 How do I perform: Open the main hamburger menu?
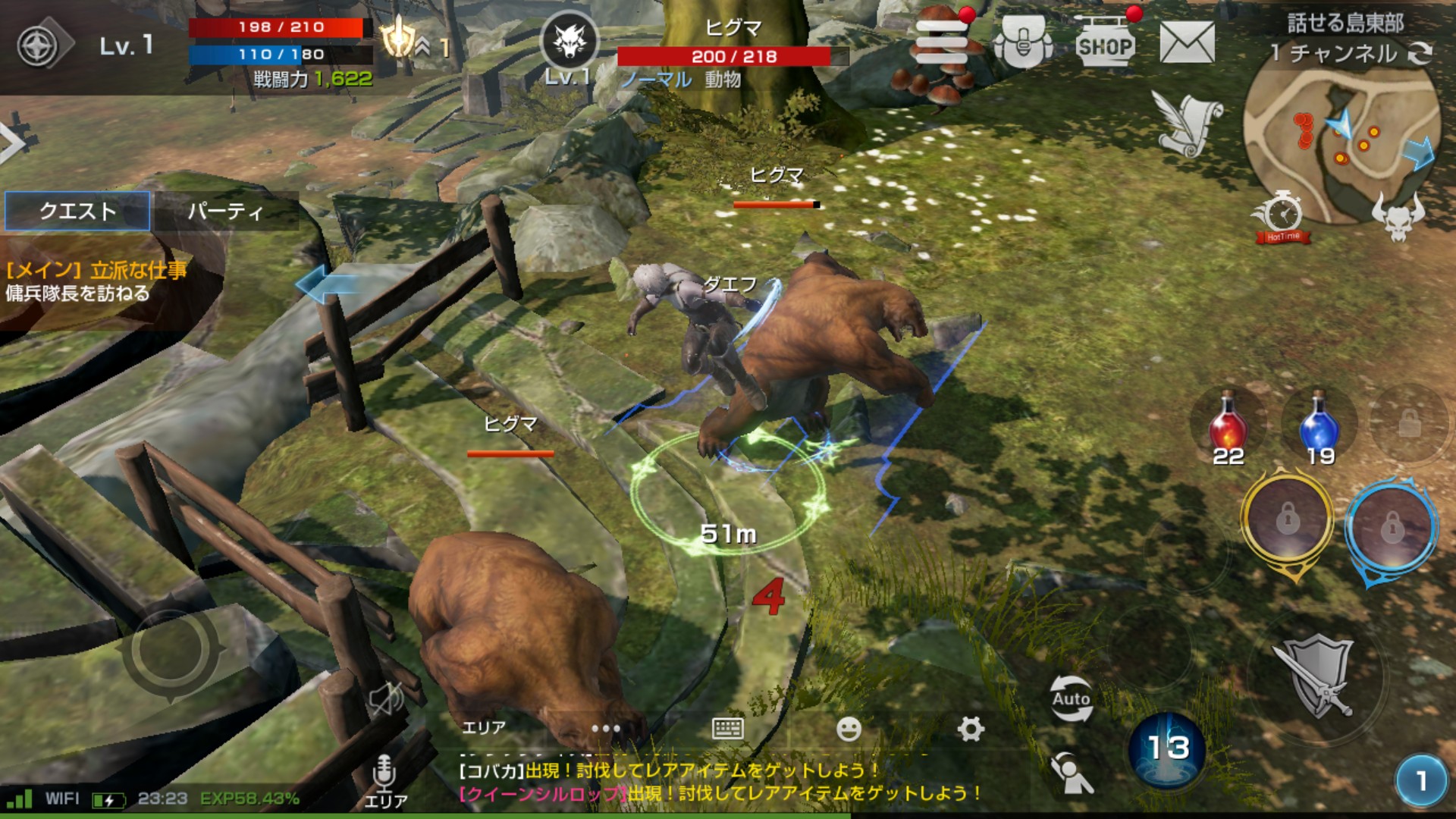pos(942,42)
